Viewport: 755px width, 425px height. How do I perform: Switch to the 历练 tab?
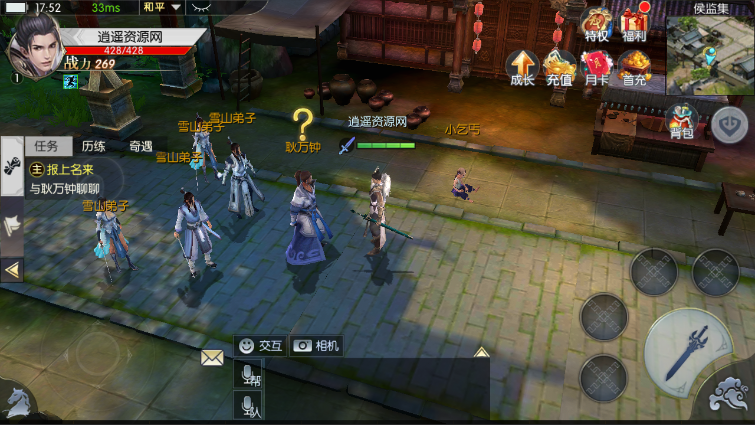click(93, 145)
